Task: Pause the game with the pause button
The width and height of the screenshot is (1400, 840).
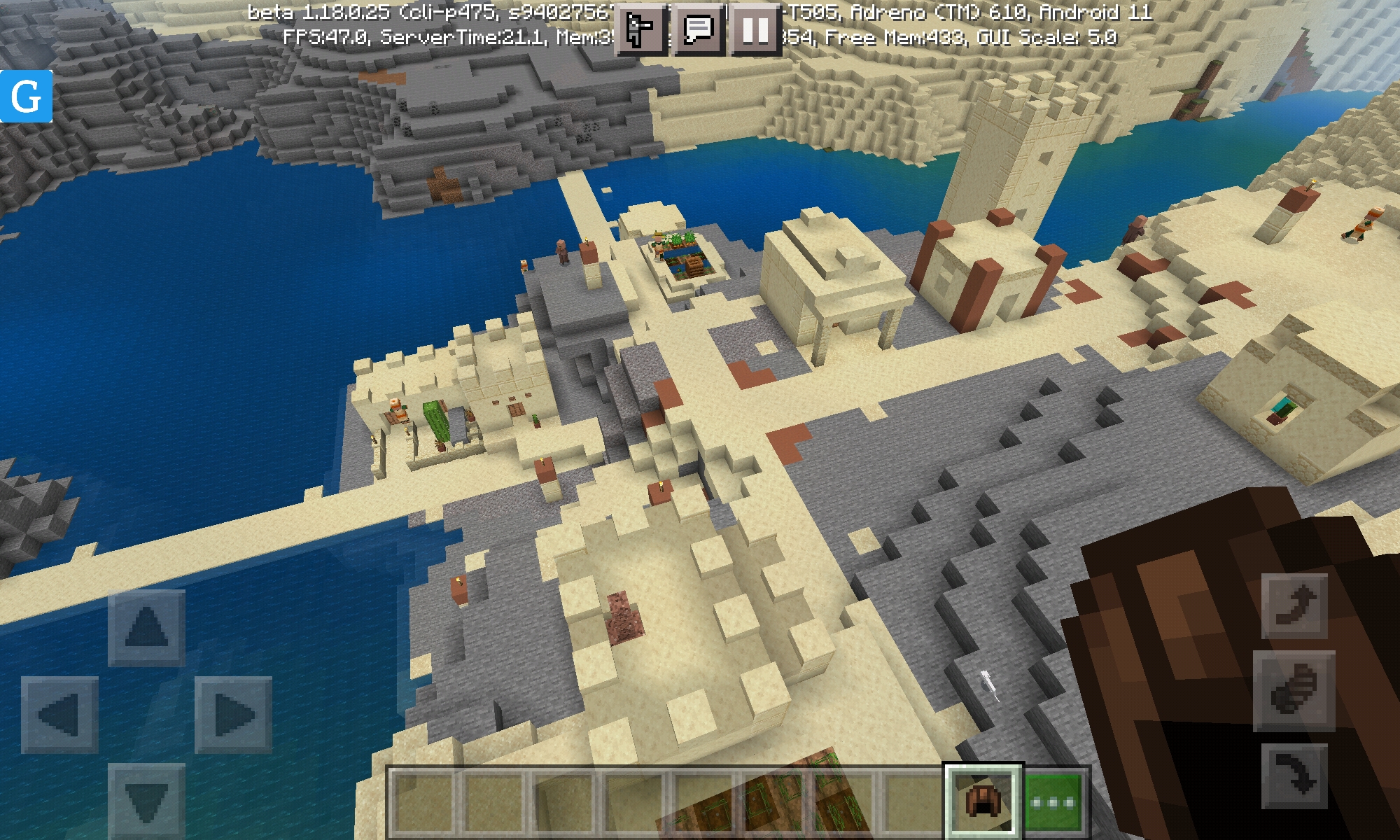Action: pos(755,30)
